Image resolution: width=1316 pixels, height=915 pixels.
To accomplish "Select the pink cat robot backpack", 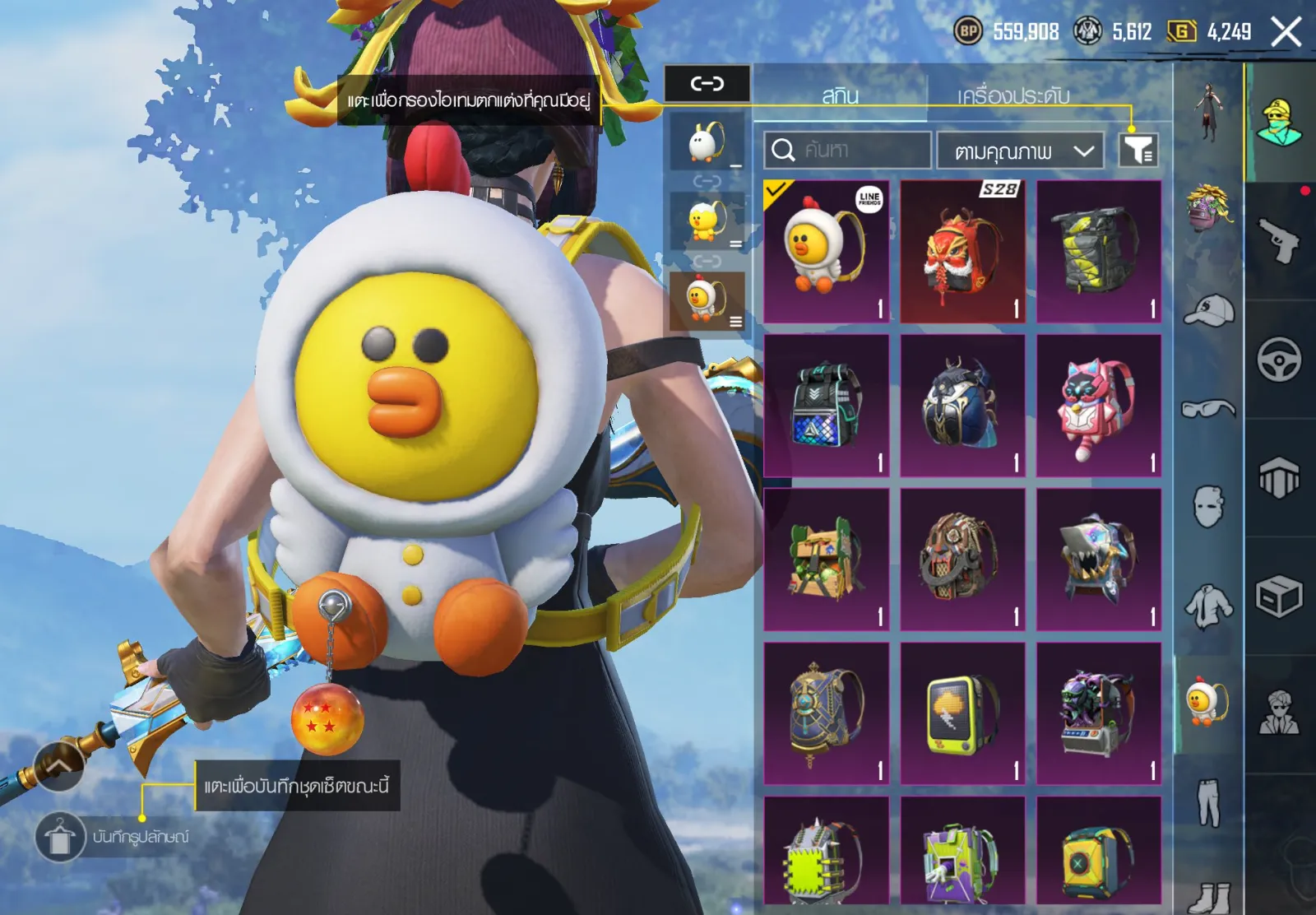I will point(1099,406).
